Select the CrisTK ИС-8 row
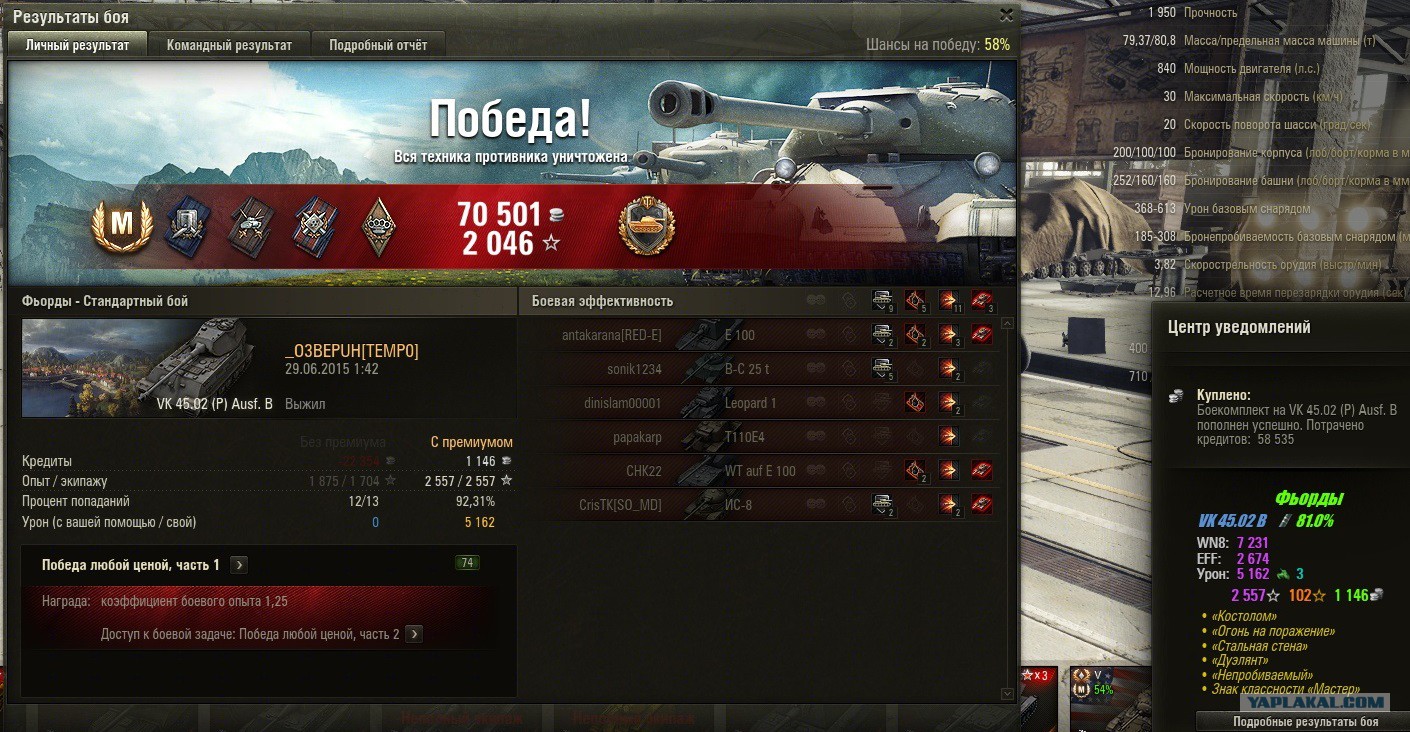 [x=760, y=505]
